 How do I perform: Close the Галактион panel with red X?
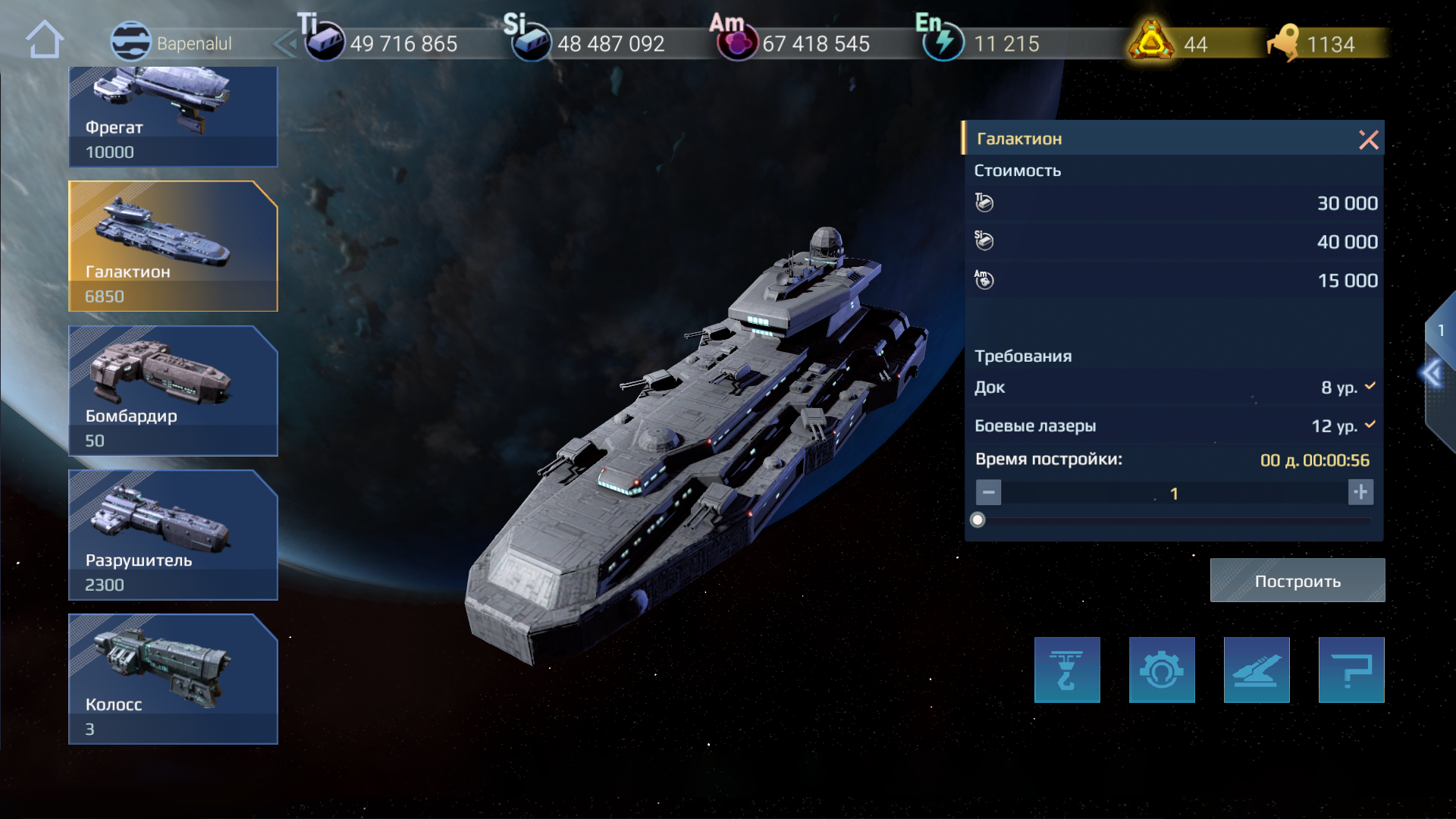click(x=1369, y=140)
